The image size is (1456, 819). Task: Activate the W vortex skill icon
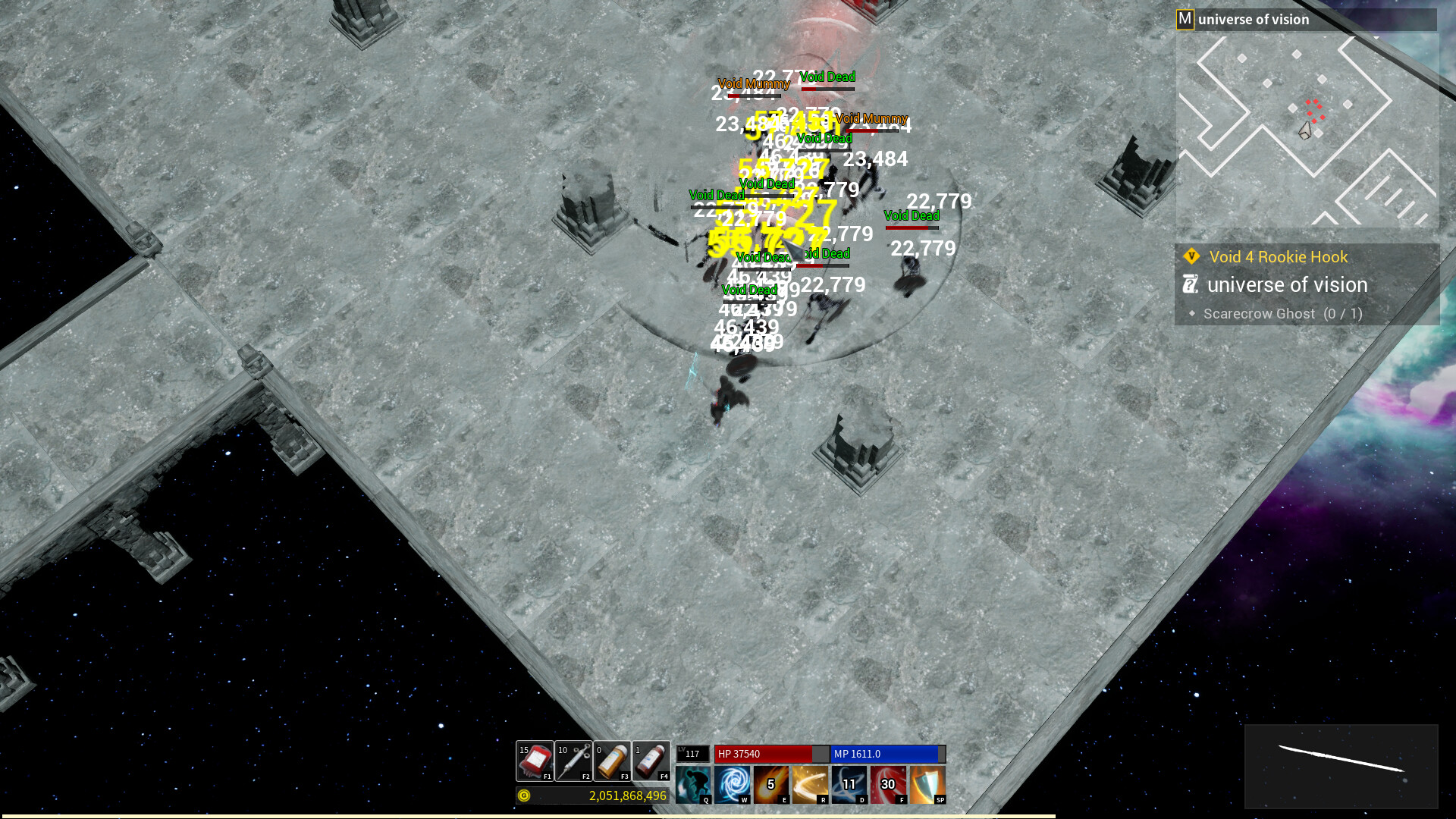[733, 784]
